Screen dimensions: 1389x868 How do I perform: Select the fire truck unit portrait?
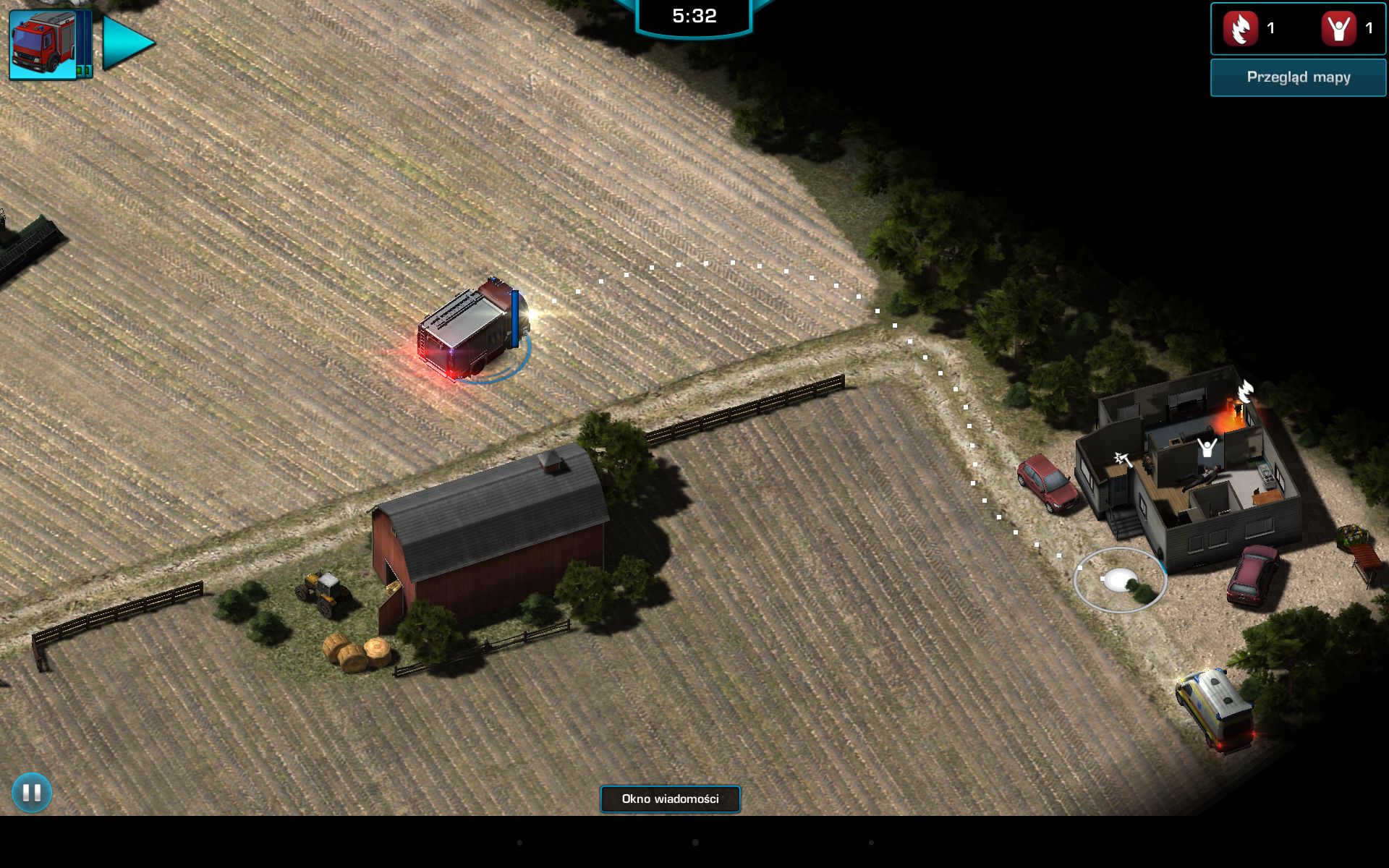coord(43,43)
